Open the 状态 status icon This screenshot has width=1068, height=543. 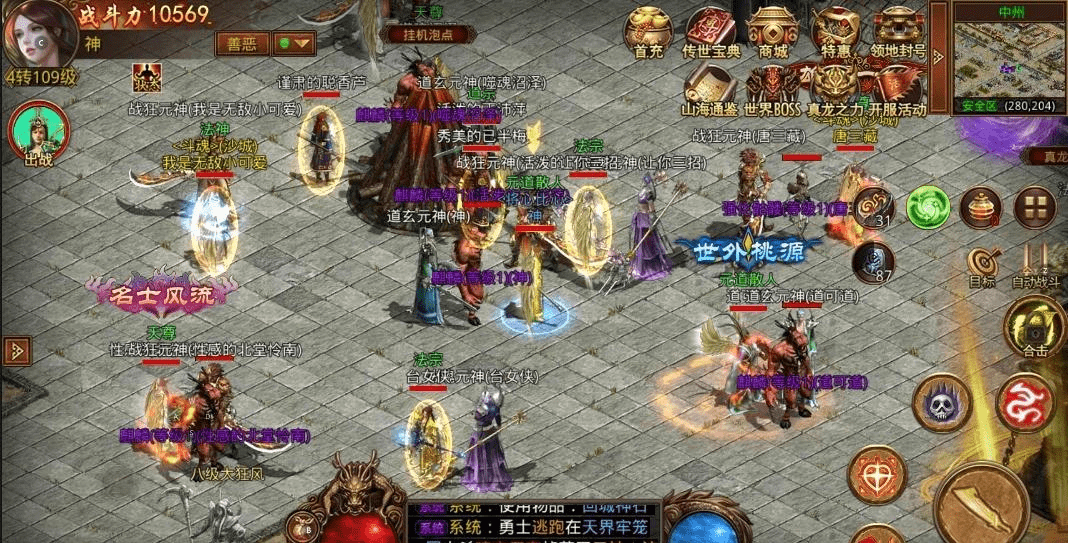pyautogui.click(x=147, y=77)
